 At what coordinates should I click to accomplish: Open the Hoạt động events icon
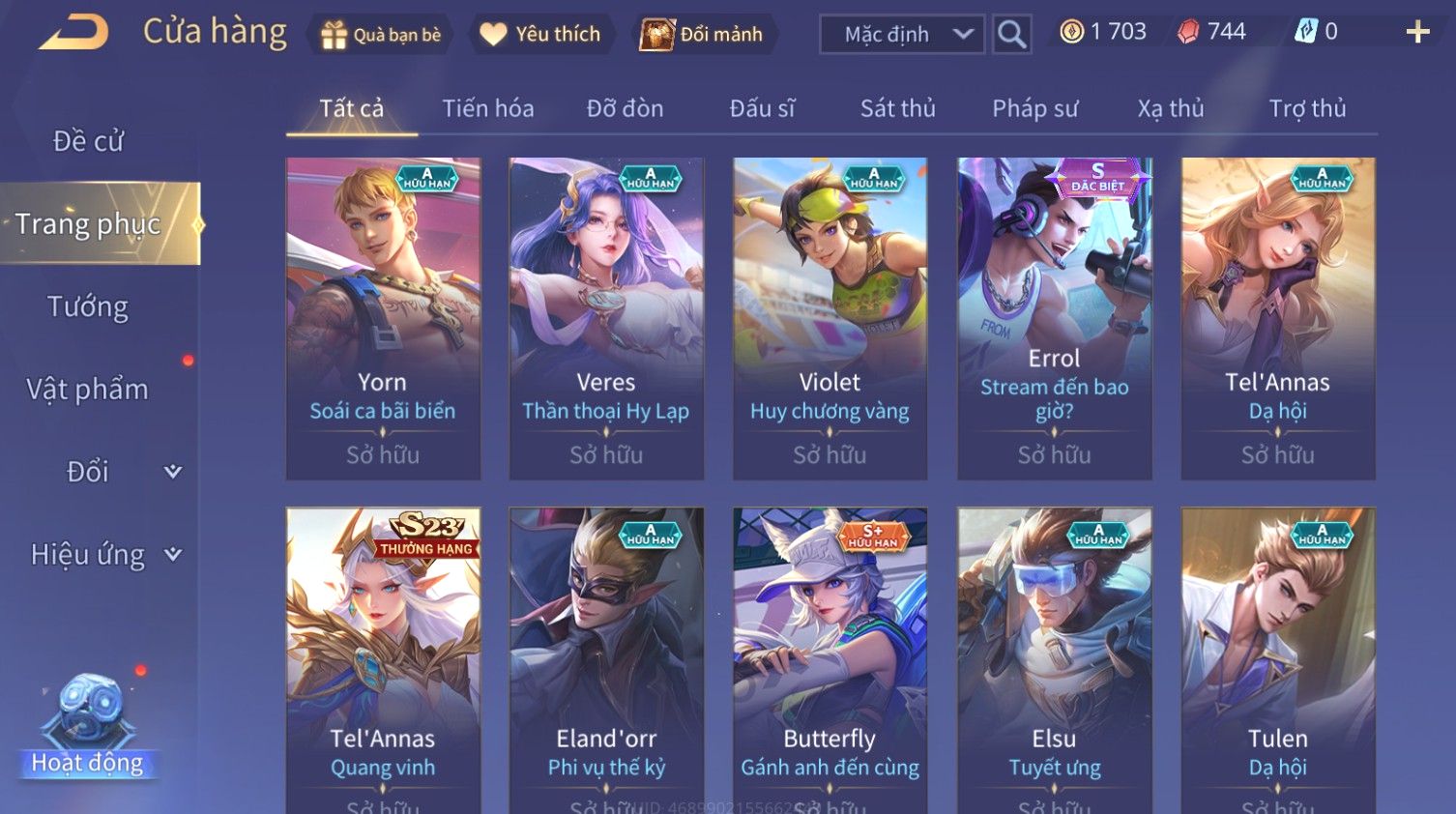pos(88,725)
